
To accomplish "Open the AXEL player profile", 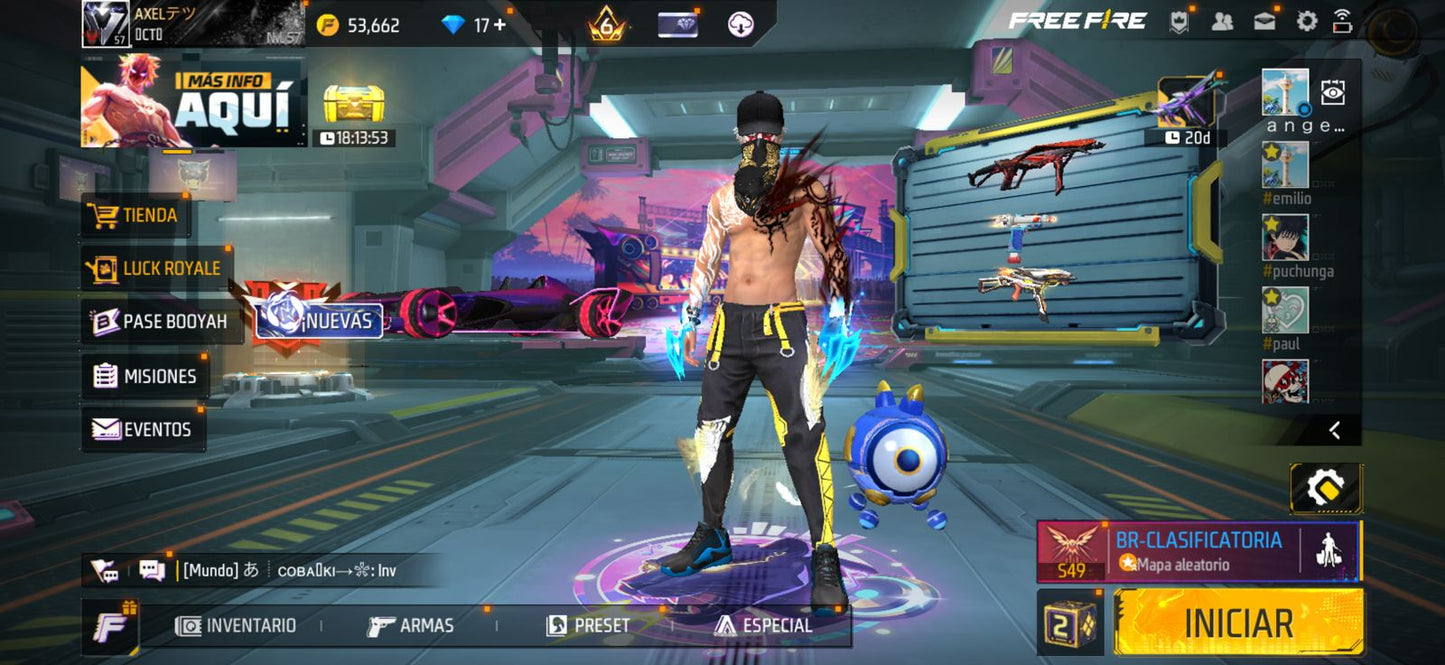I will coord(190,24).
